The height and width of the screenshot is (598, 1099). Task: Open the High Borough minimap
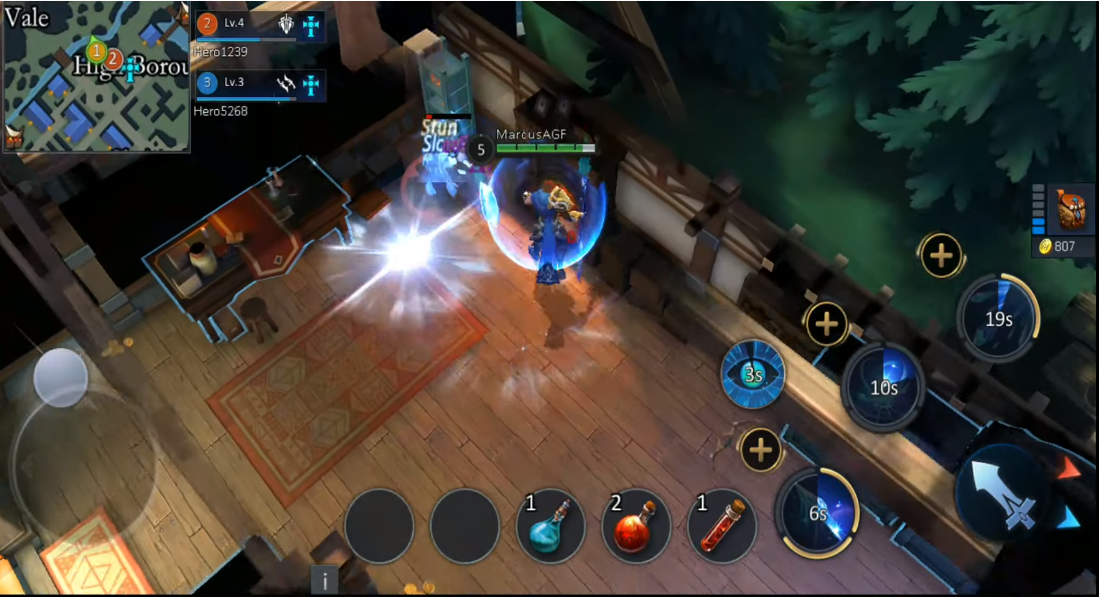[x=96, y=76]
